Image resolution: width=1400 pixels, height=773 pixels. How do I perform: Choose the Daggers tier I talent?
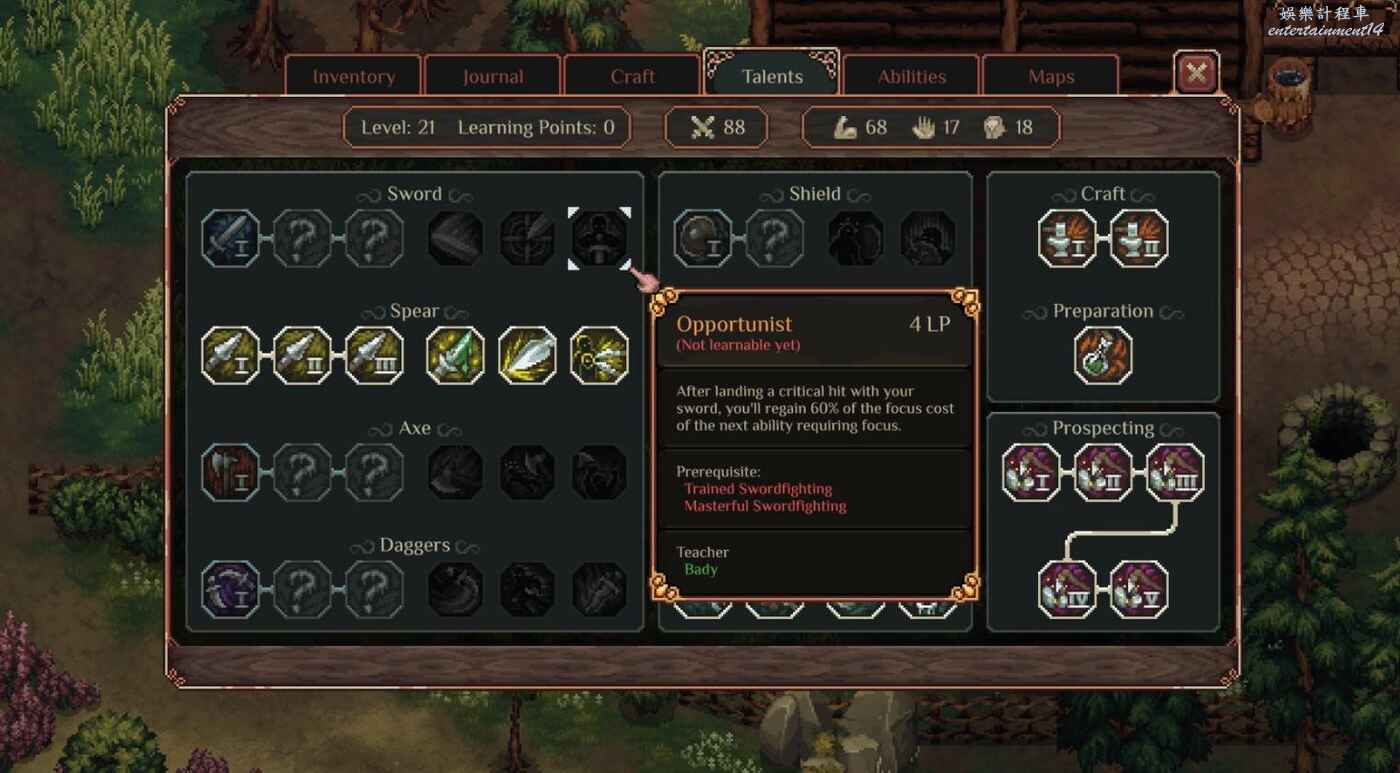231,589
